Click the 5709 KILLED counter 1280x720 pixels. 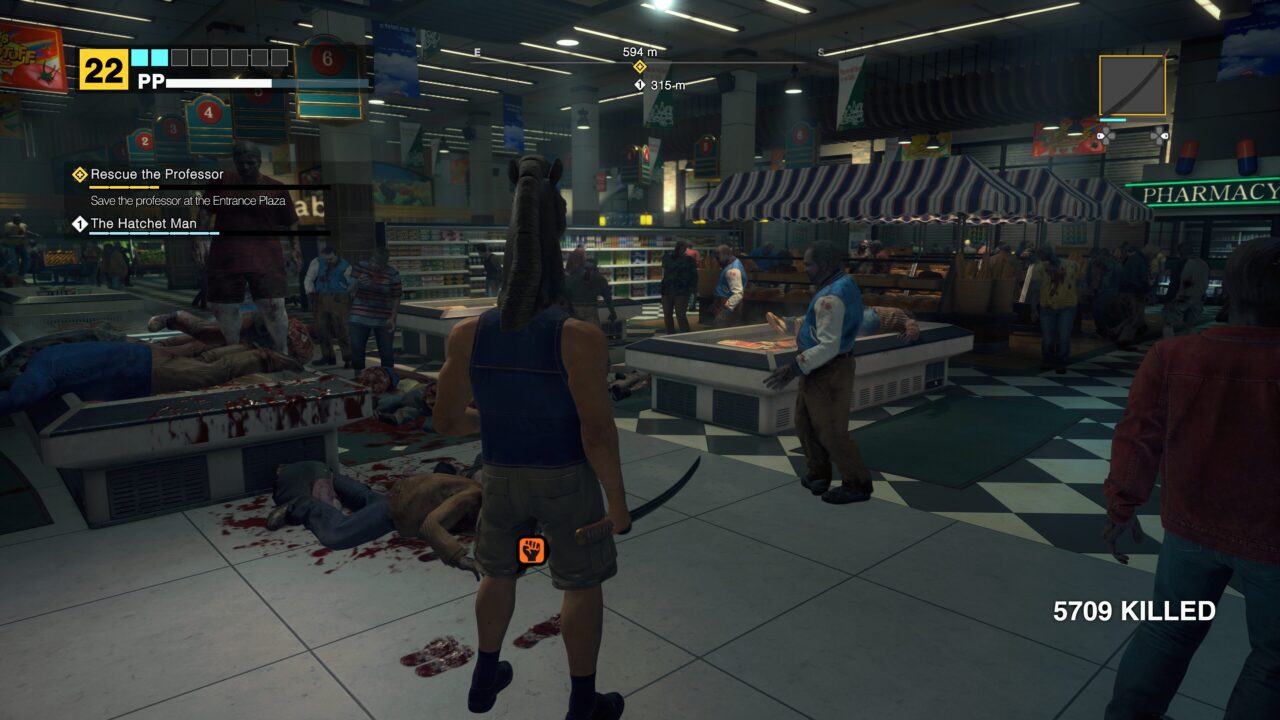1133,609
